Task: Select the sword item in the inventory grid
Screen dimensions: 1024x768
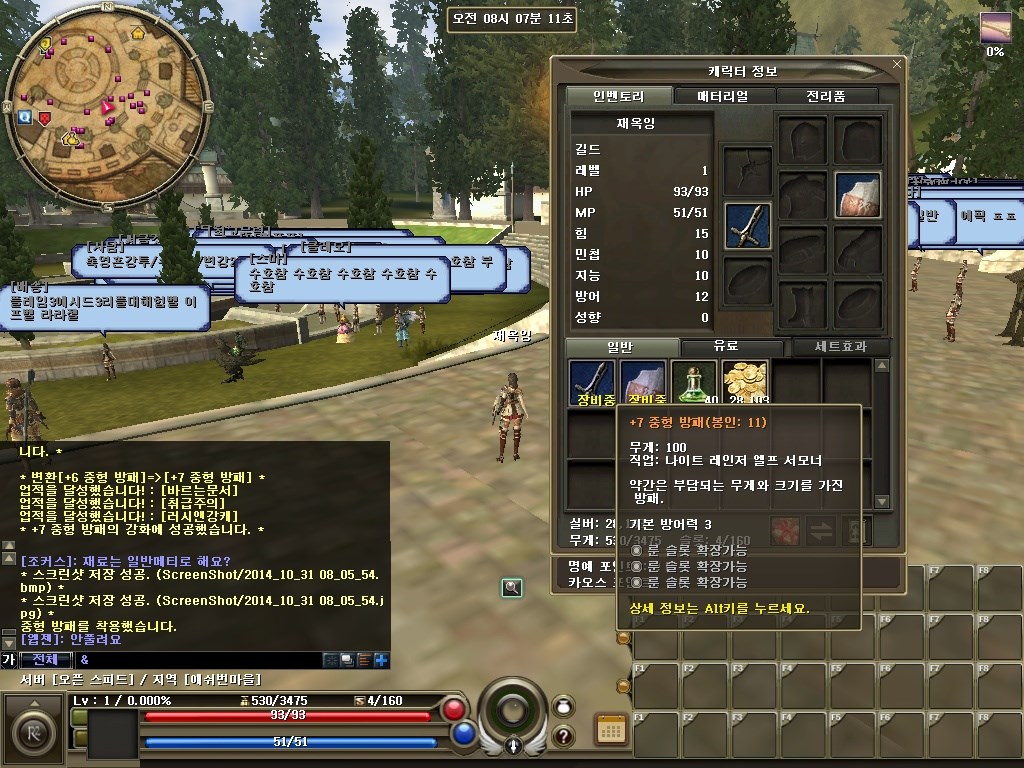Action: [x=592, y=383]
